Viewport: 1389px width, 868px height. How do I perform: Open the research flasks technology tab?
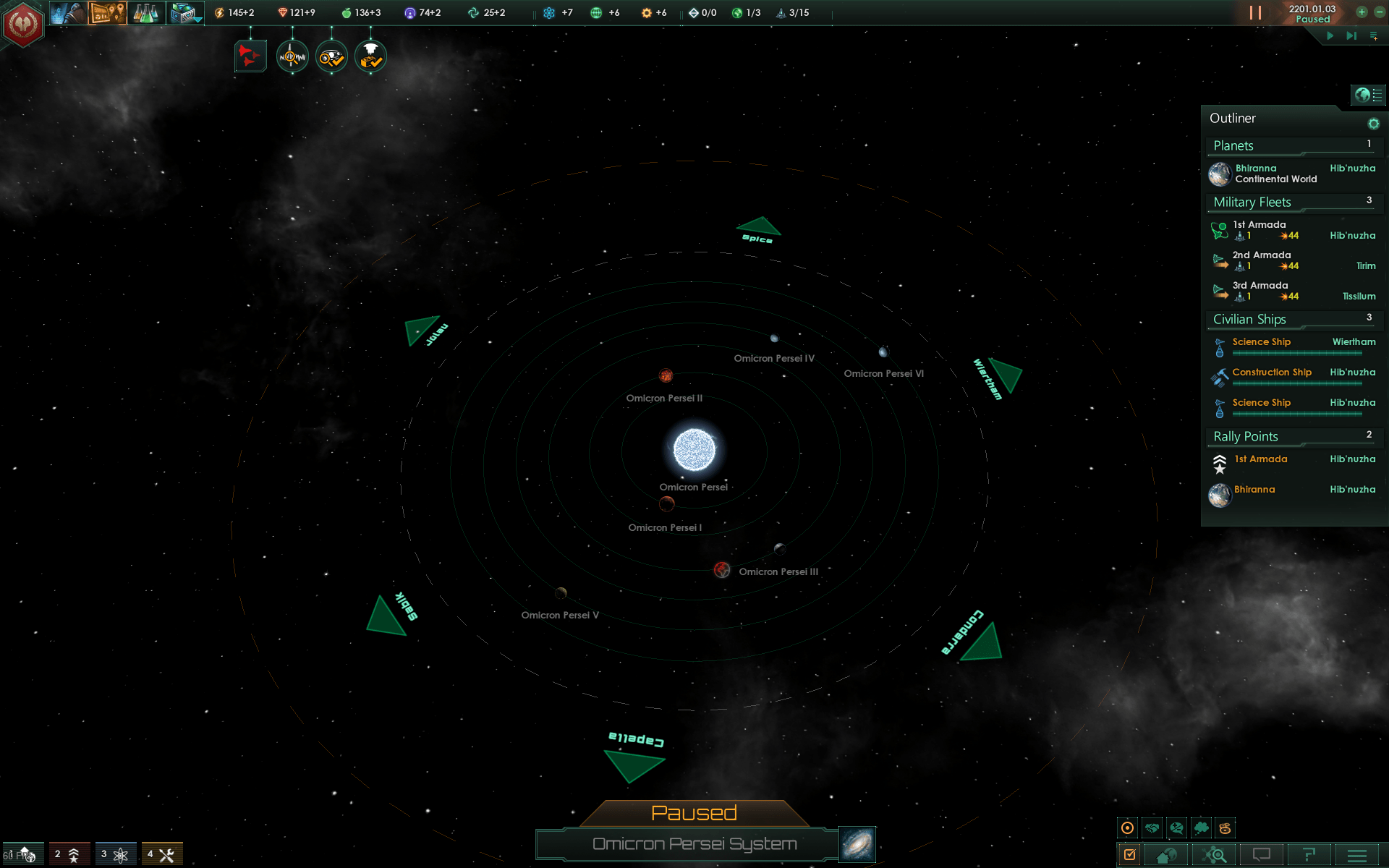tap(146, 13)
